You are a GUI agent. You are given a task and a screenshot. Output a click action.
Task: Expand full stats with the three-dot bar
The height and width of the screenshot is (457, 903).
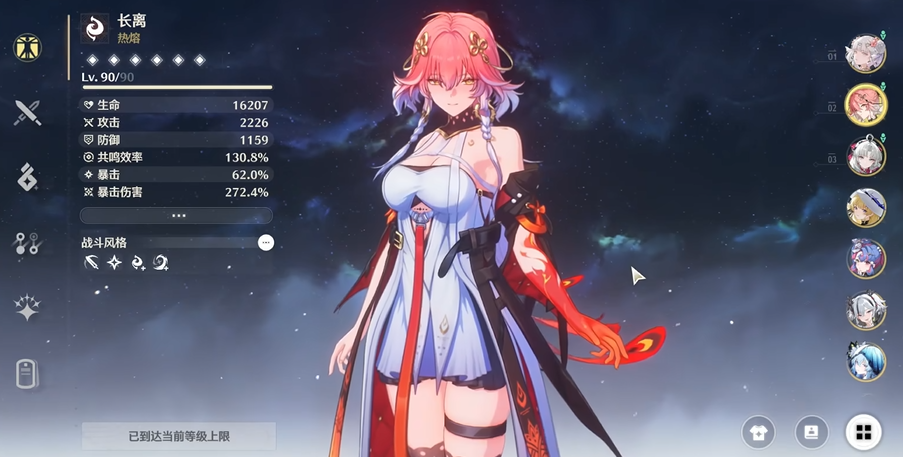(x=177, y=215)
